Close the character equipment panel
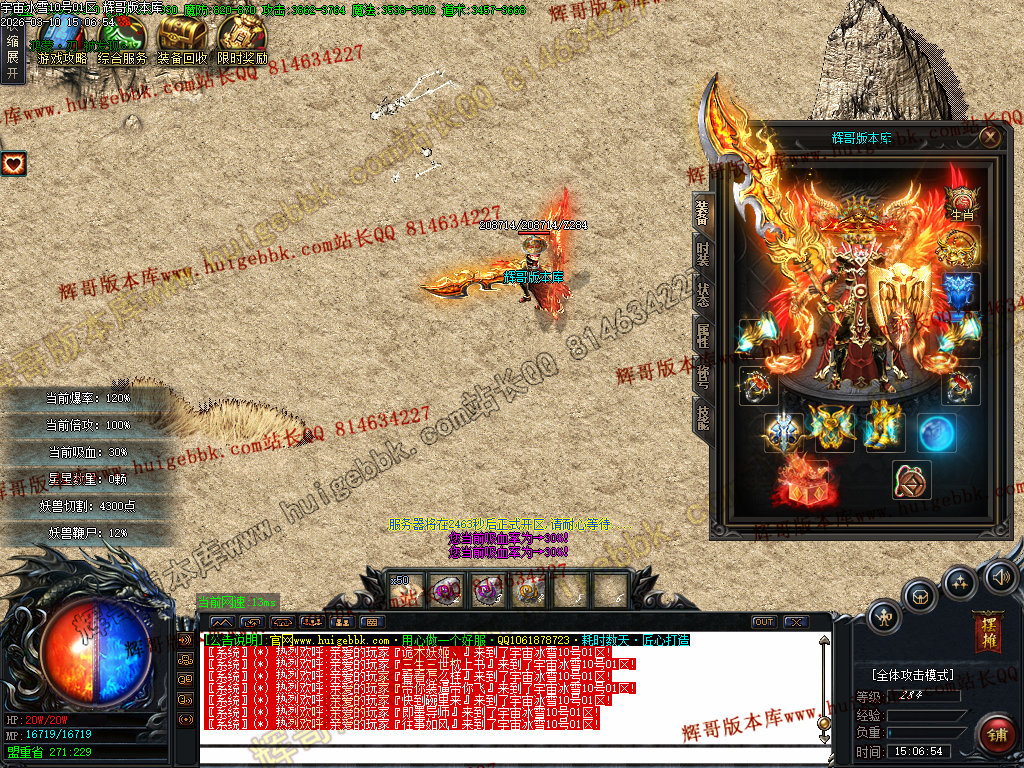The image size is (1024, 768). [x=990, y=137]
